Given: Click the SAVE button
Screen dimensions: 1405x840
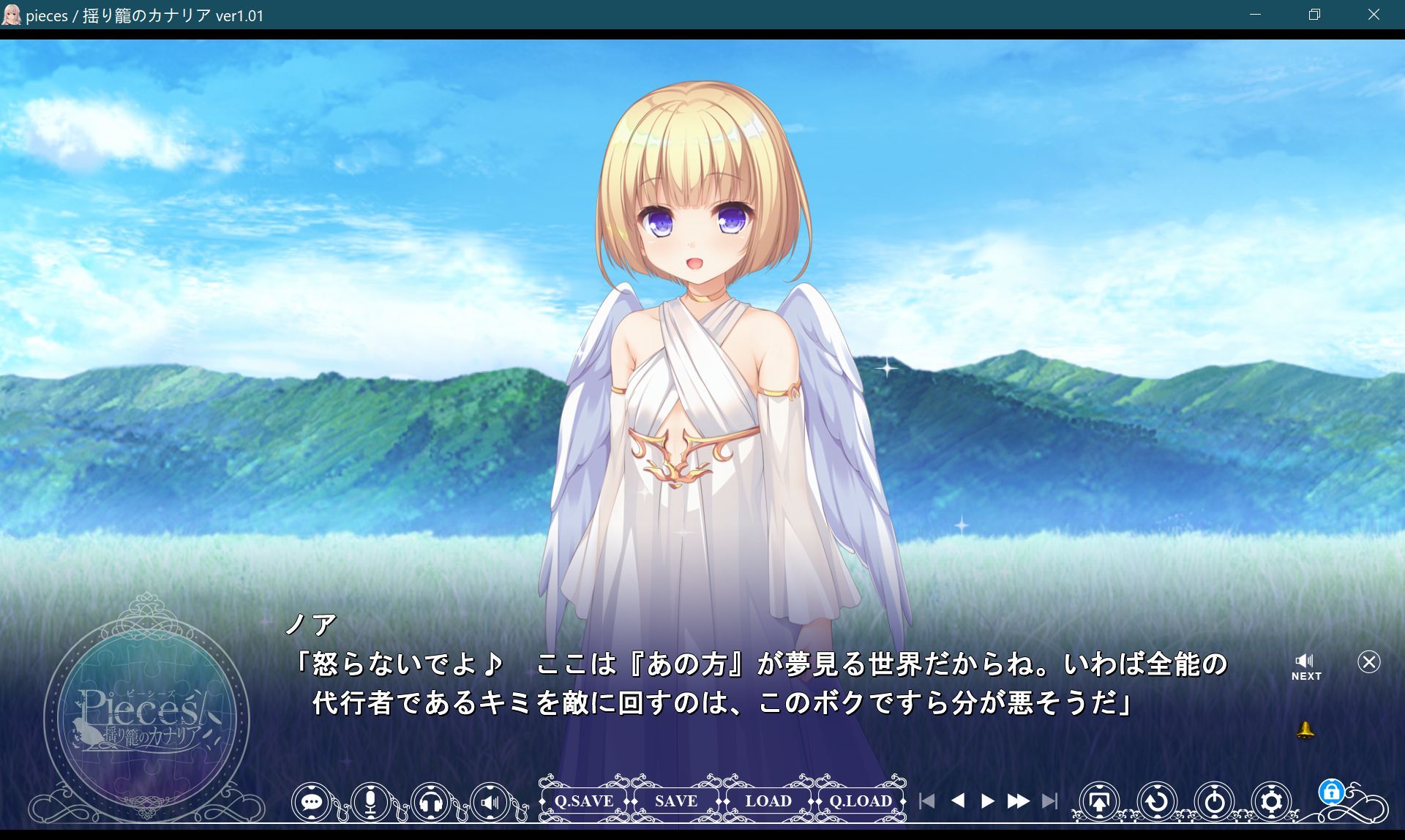Looking at the screenshot, I should (x=675, y=800).
